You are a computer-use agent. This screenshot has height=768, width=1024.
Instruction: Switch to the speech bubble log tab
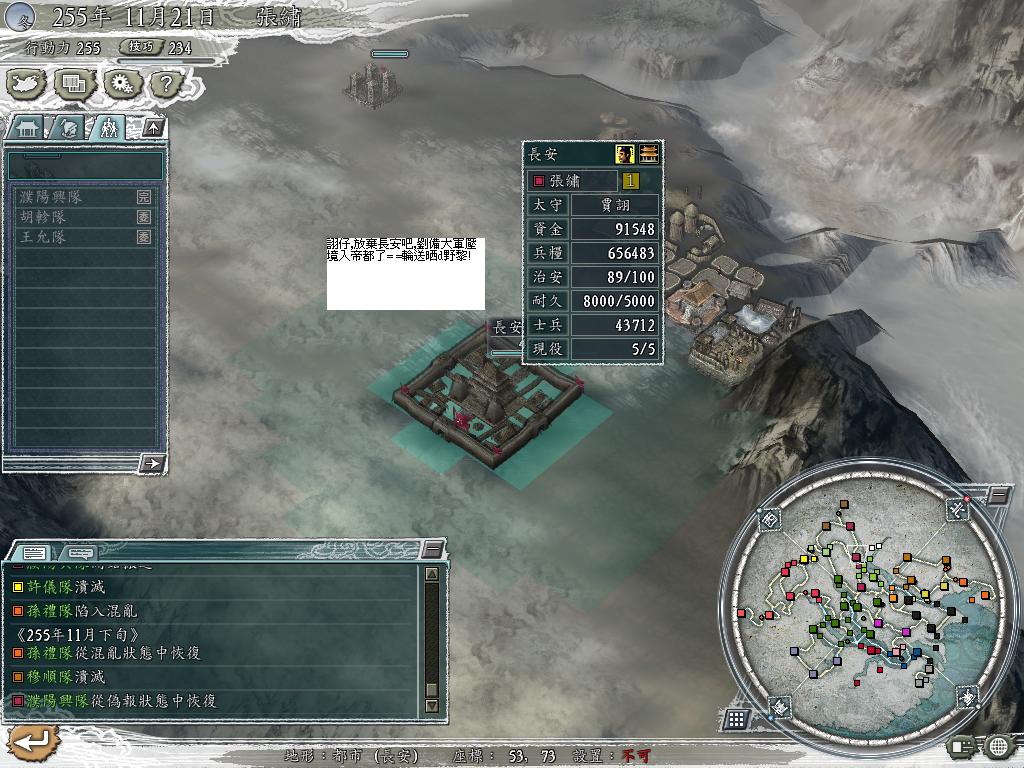[80, 552]
